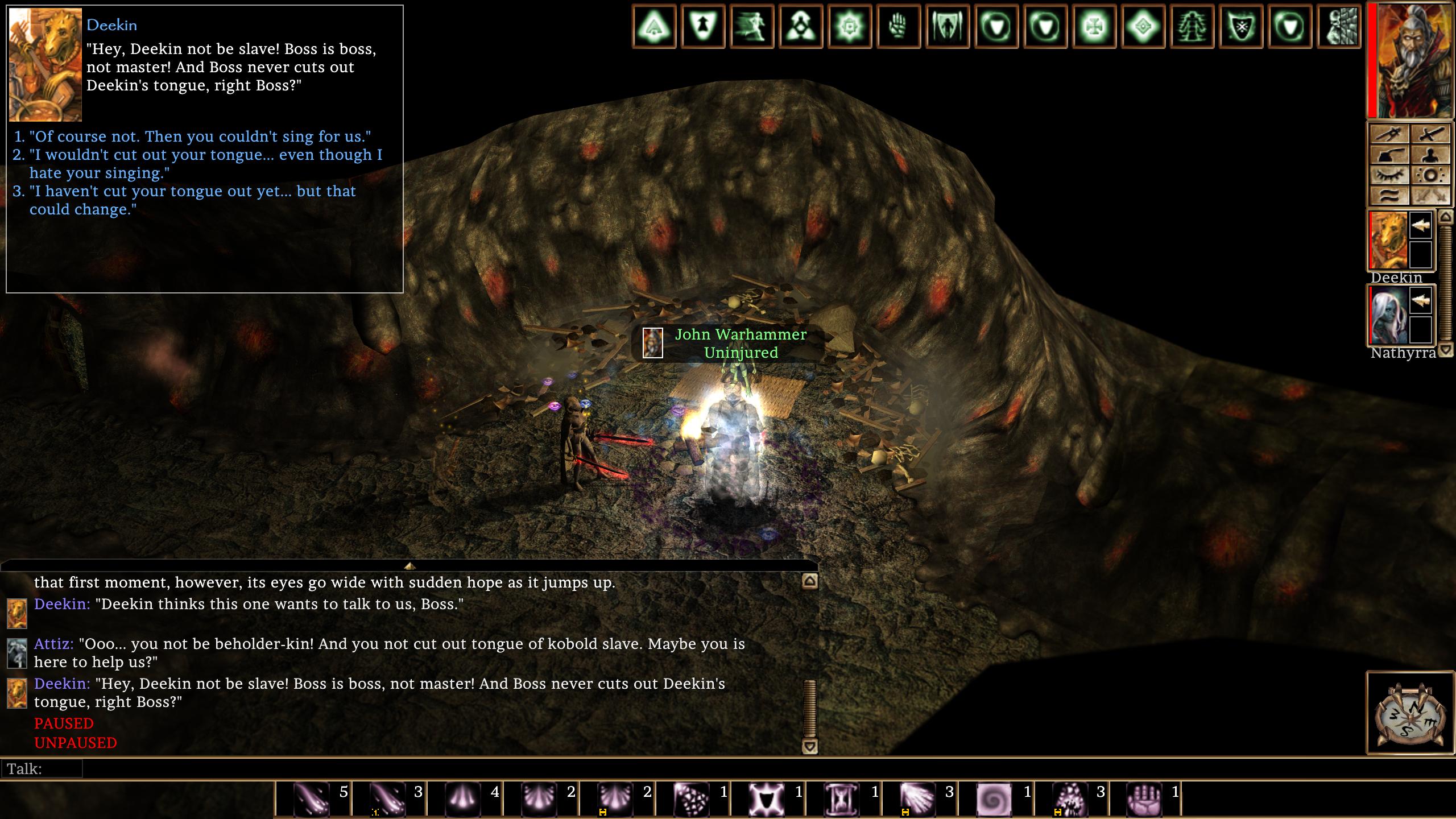Screen dimensions: 1456x819
Task: Toggle the closed-eye stealth mode button
Action: pyautogui.click(x=1389, y=175)
